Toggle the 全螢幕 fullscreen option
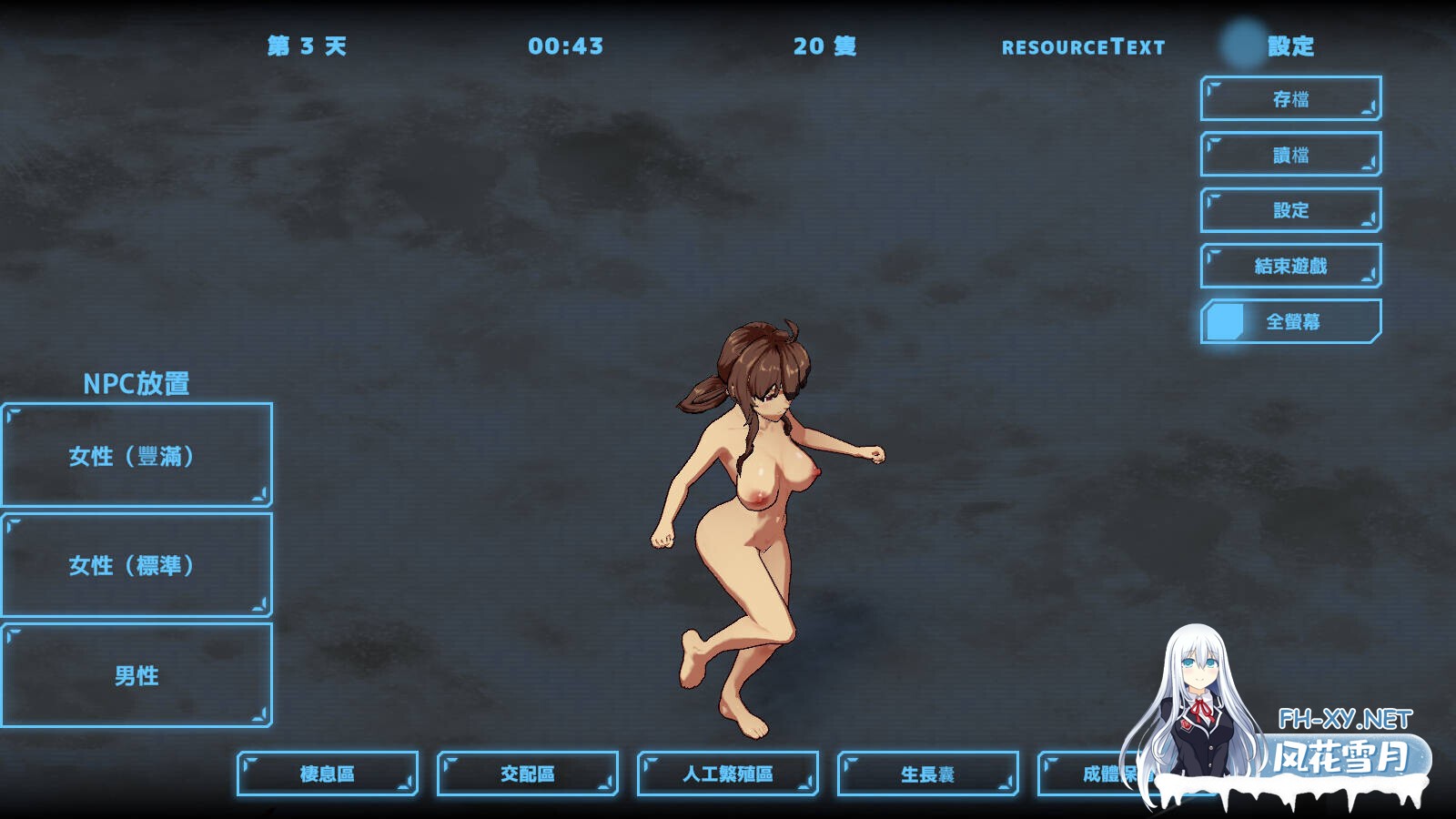Image resolution: width=1456 pixels, height=819 pixels. [x=1290, y=321]
